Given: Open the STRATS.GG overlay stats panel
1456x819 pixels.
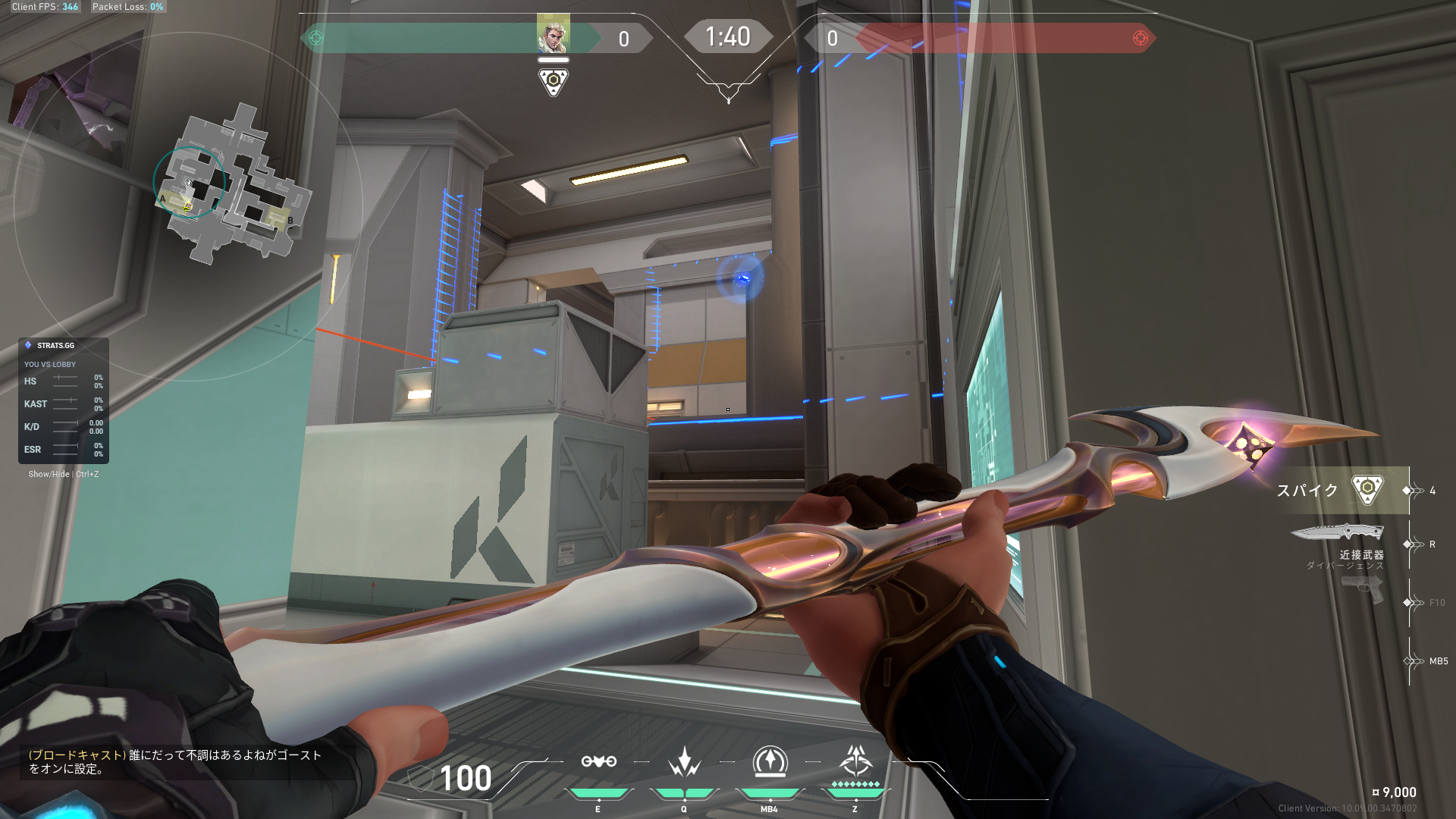Looking at the screenshot, I should pyautogui.click(x=64, y=400).
